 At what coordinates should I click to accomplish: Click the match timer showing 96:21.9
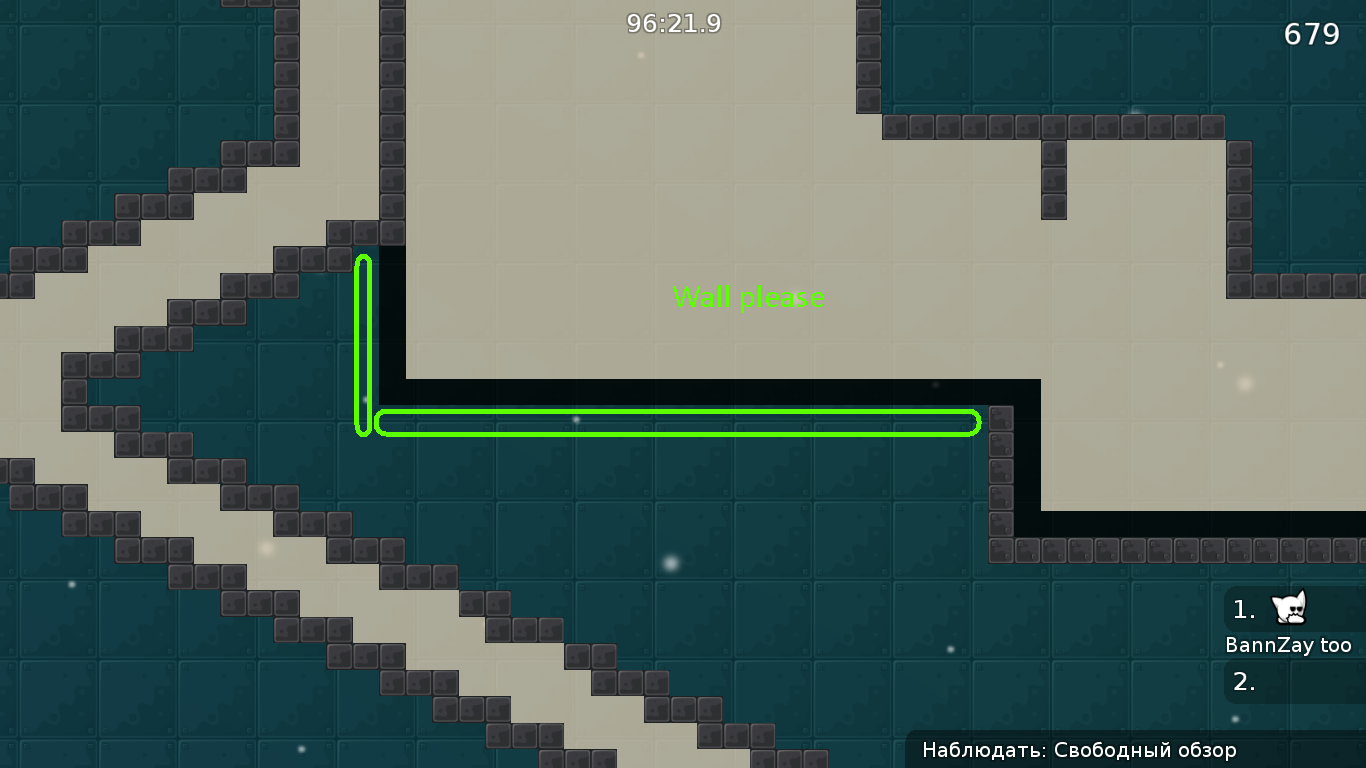pos(672,24)
